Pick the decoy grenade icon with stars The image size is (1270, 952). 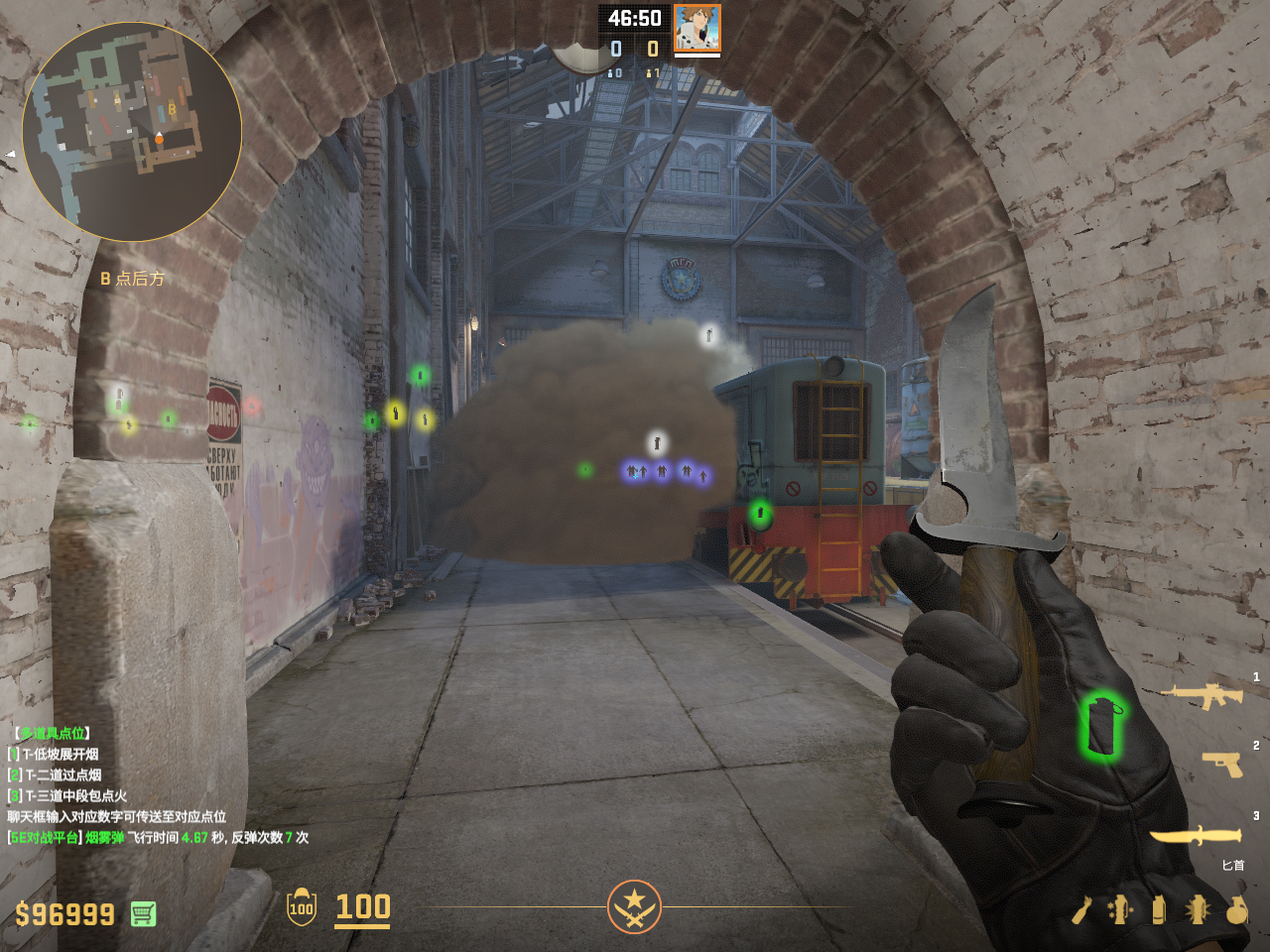(x=1120, y=909)
